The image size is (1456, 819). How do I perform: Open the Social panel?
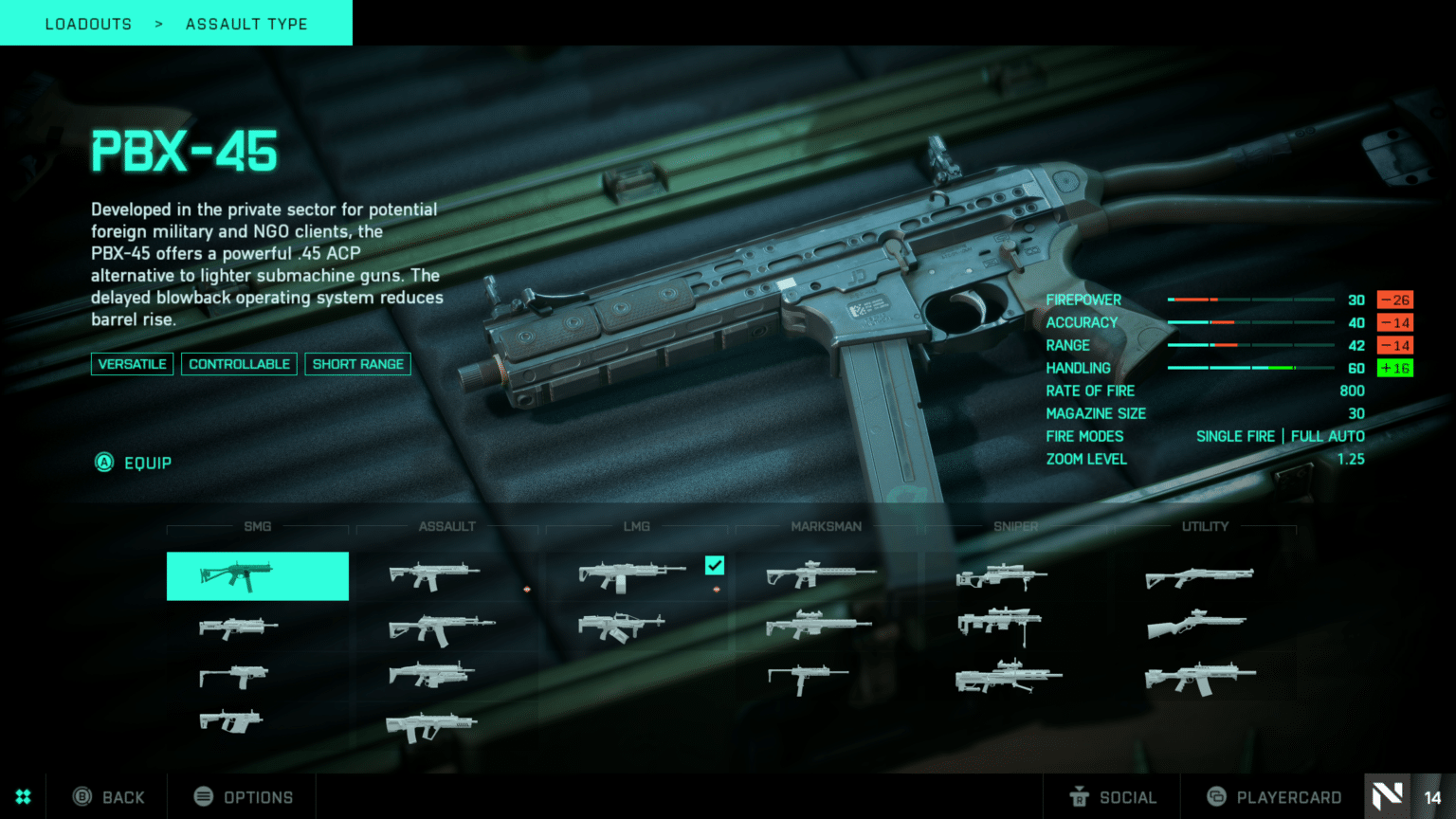(1113, 797)
